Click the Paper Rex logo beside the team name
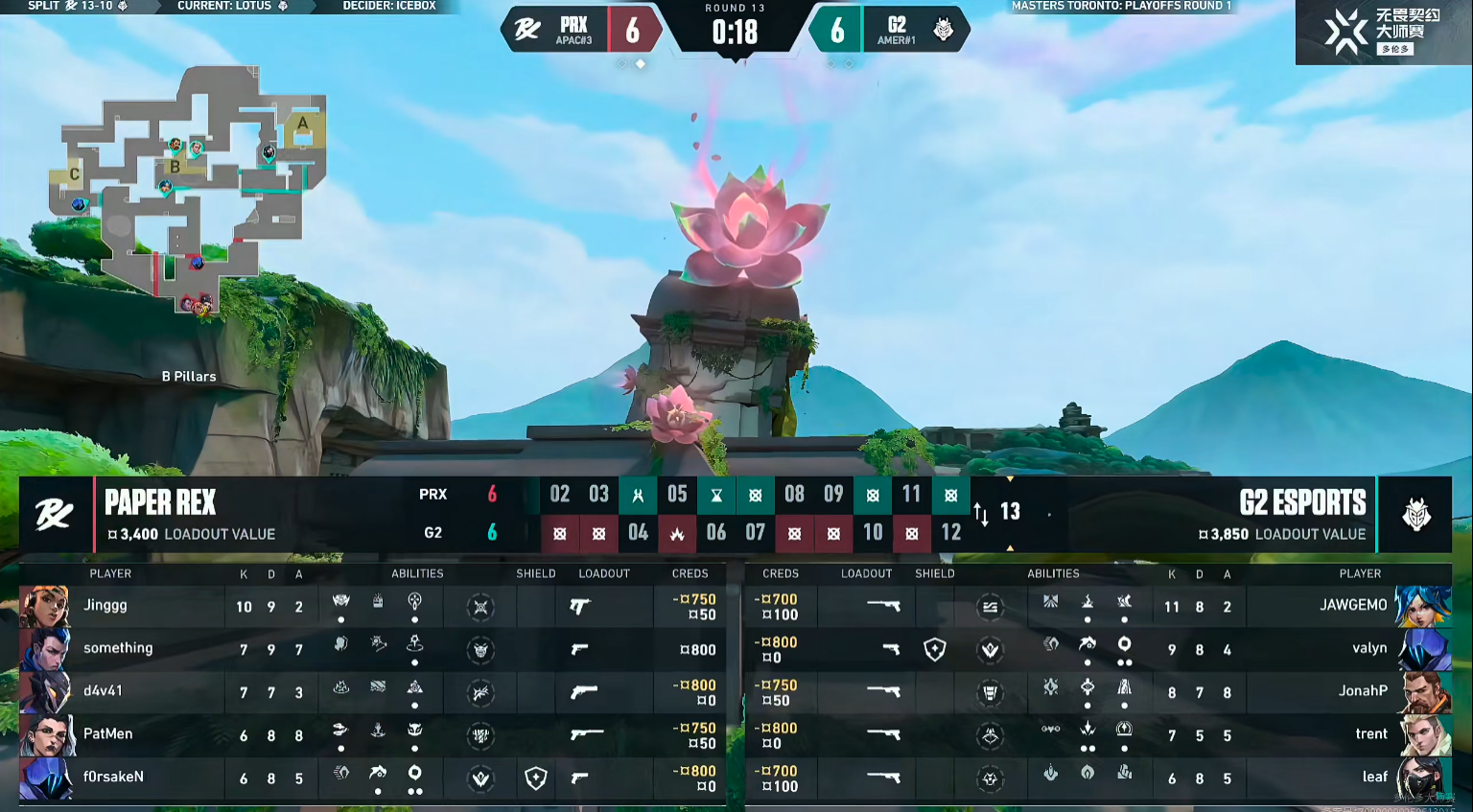This screenshot has height=812, width=1473. coord(55,515)
